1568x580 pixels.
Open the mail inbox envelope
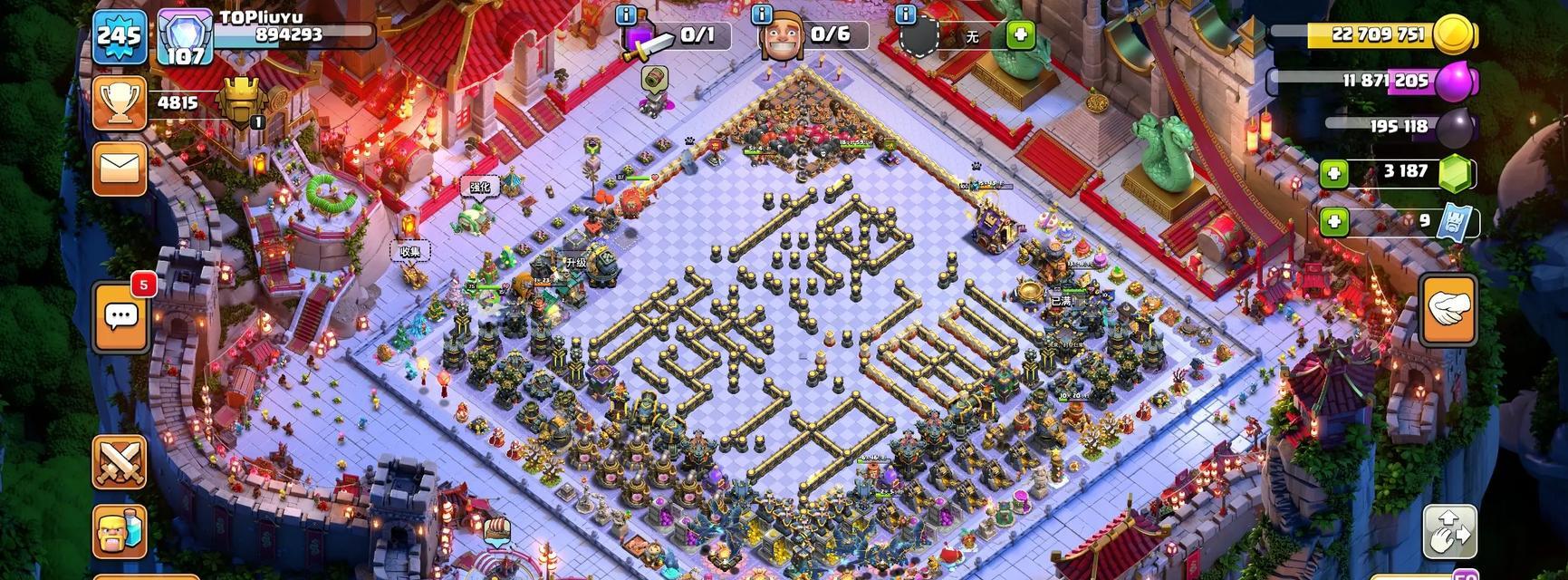(x=120, y=169)
